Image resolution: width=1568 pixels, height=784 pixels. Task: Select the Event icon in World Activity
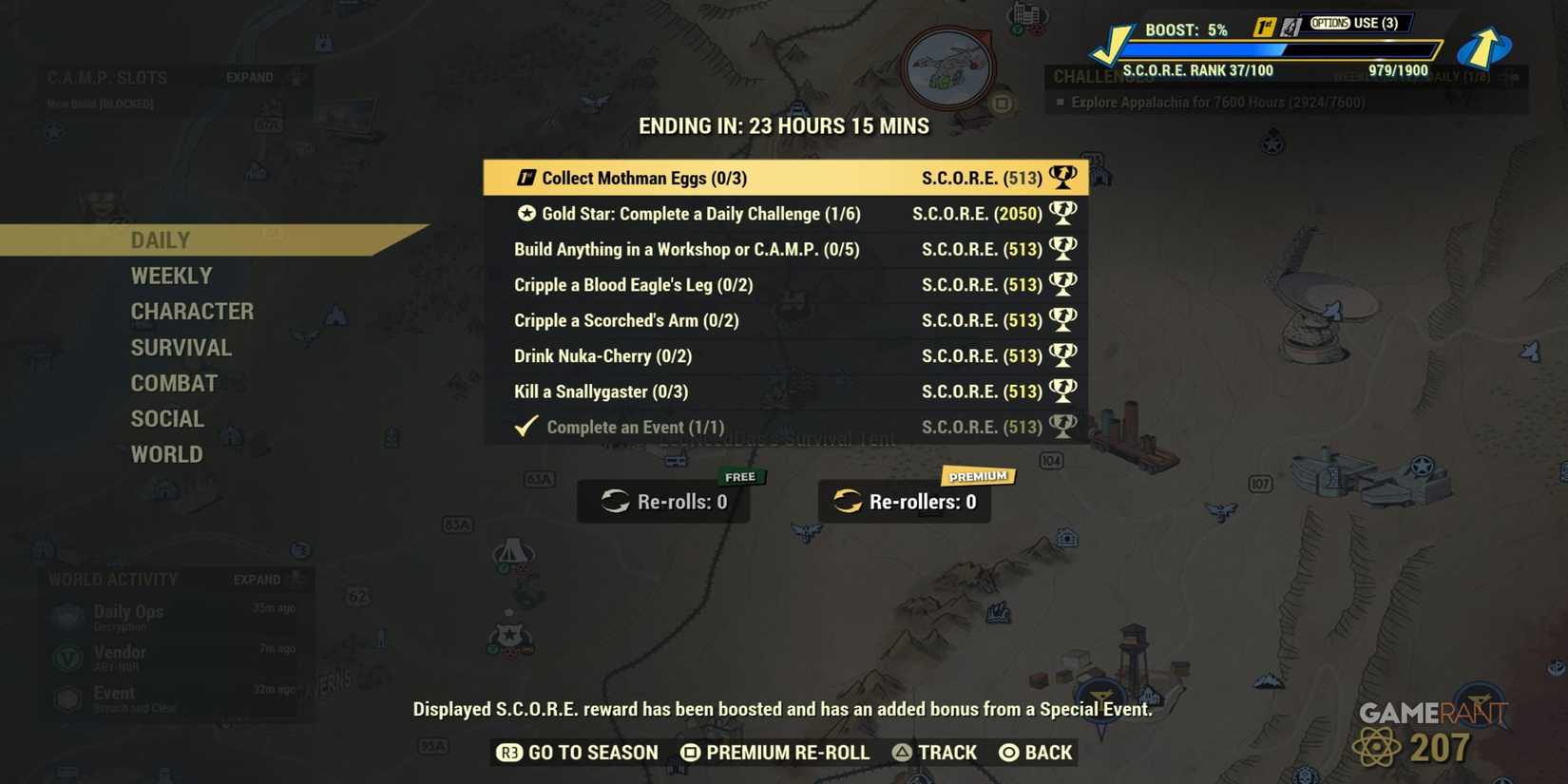pyautogui.click(x=65, y=698)
